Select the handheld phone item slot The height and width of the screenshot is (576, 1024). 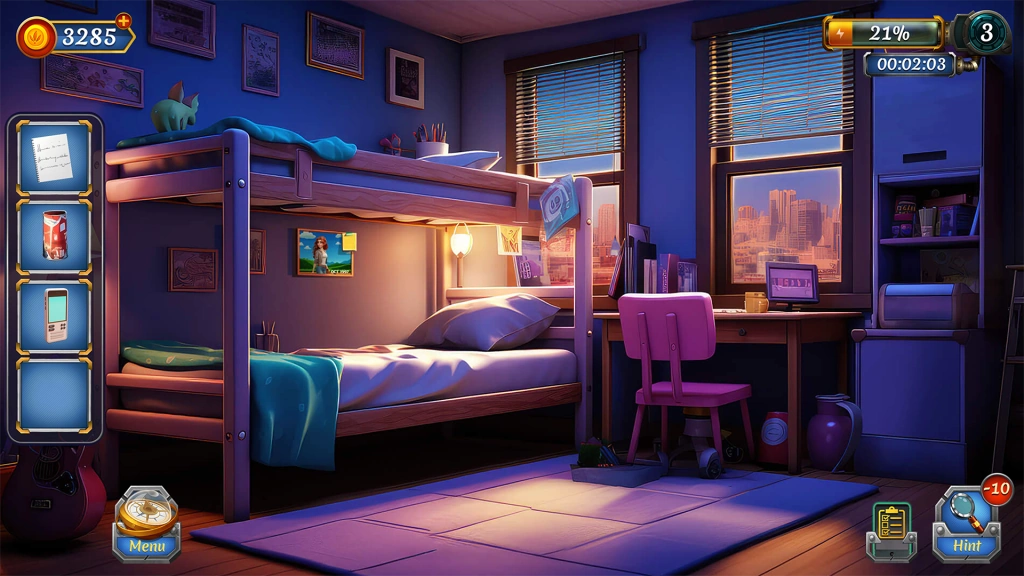(x=55, y=316)
